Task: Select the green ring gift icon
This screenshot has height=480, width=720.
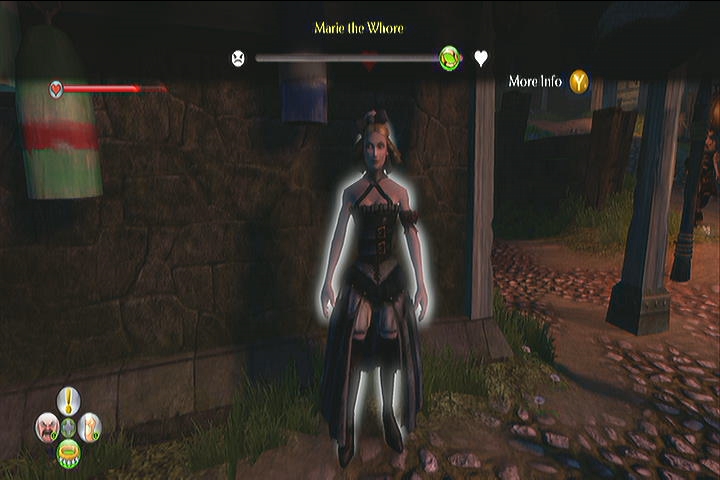Action: point(68,451)
